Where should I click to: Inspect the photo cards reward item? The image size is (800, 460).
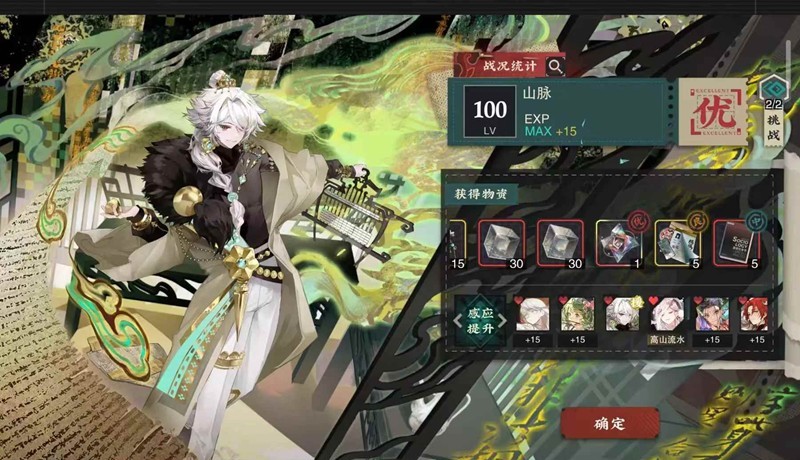677,241
